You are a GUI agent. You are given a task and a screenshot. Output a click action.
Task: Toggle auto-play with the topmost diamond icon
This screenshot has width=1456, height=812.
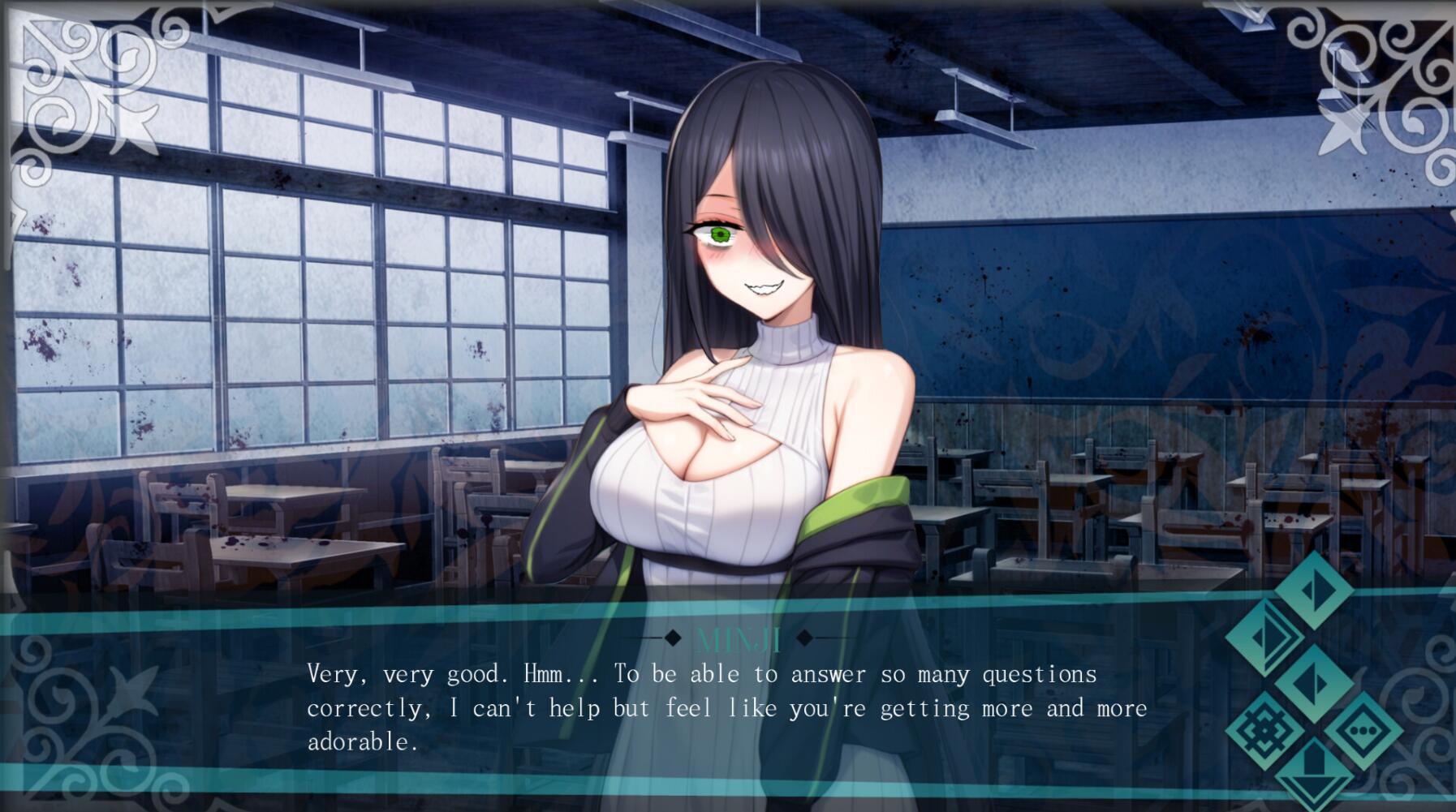coord(1313,592)
